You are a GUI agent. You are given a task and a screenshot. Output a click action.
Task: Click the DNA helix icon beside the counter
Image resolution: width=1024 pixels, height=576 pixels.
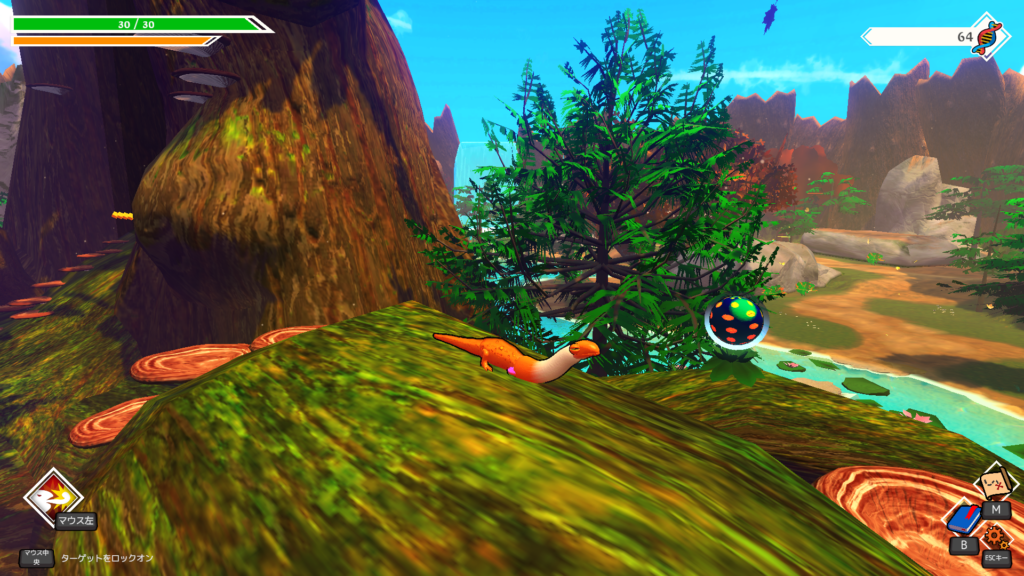pyautogui.click(x=989, y=36)
